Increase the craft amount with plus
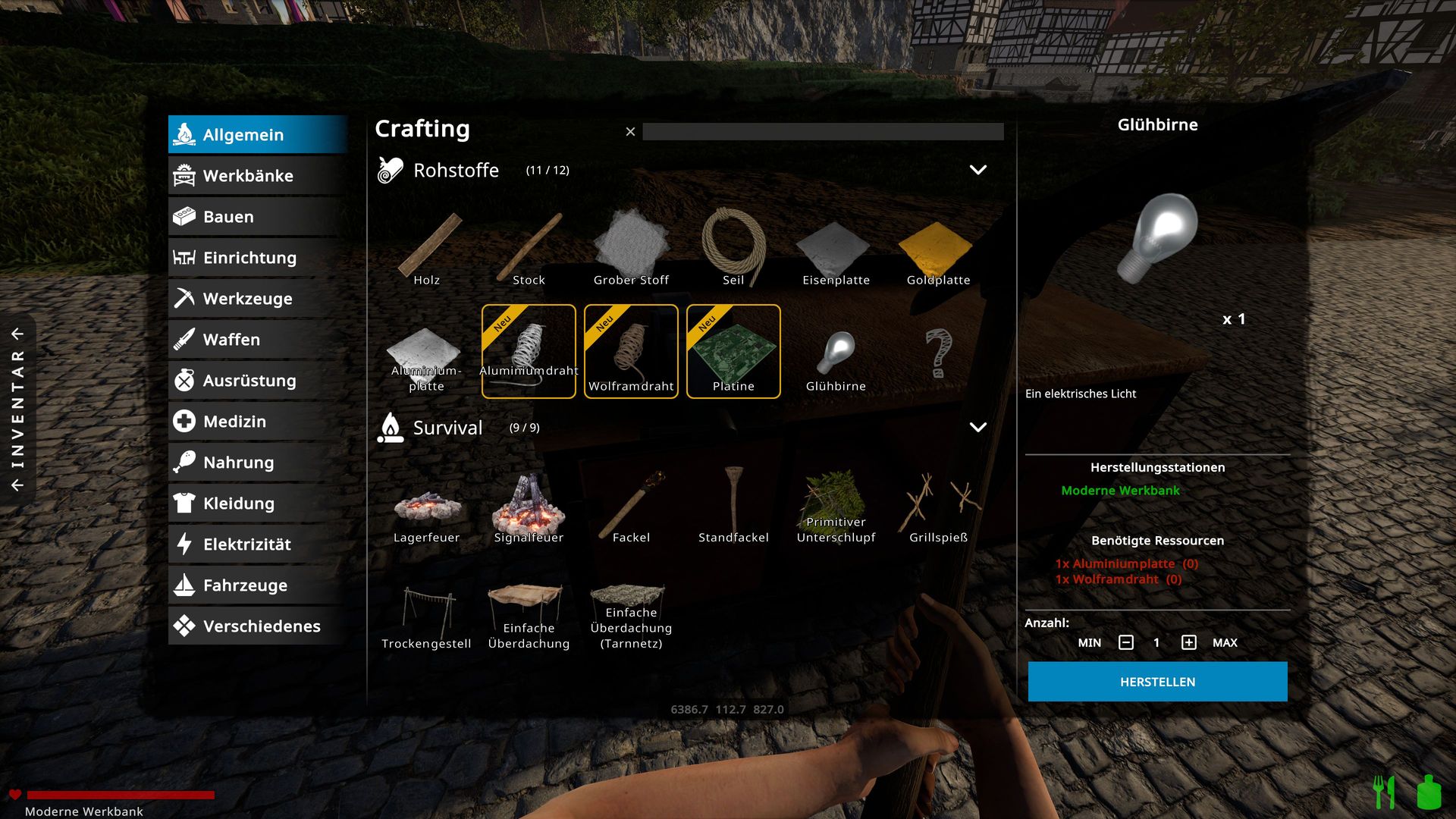 point(1188,643)
